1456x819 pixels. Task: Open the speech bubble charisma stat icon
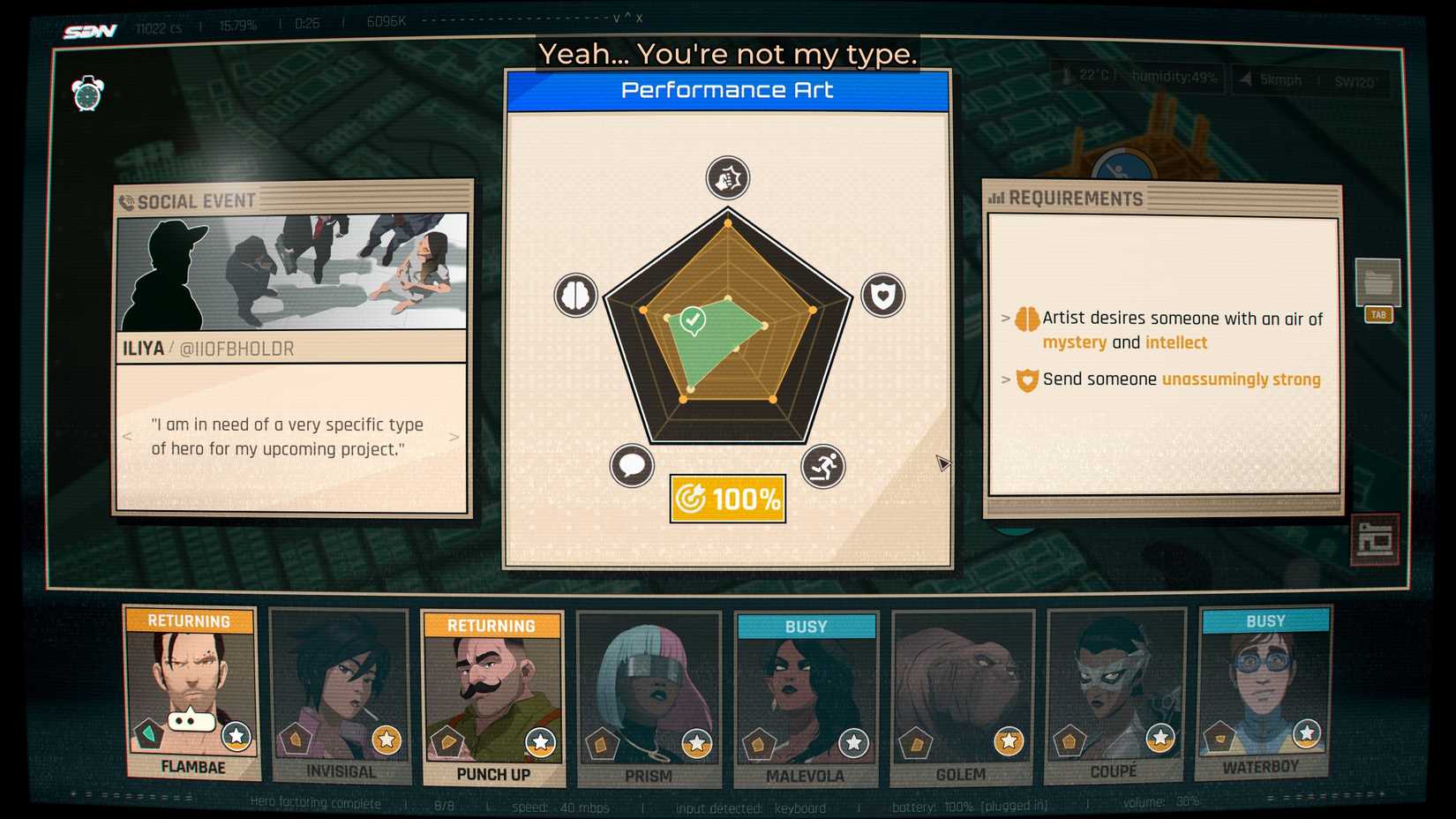pos(630,465)
